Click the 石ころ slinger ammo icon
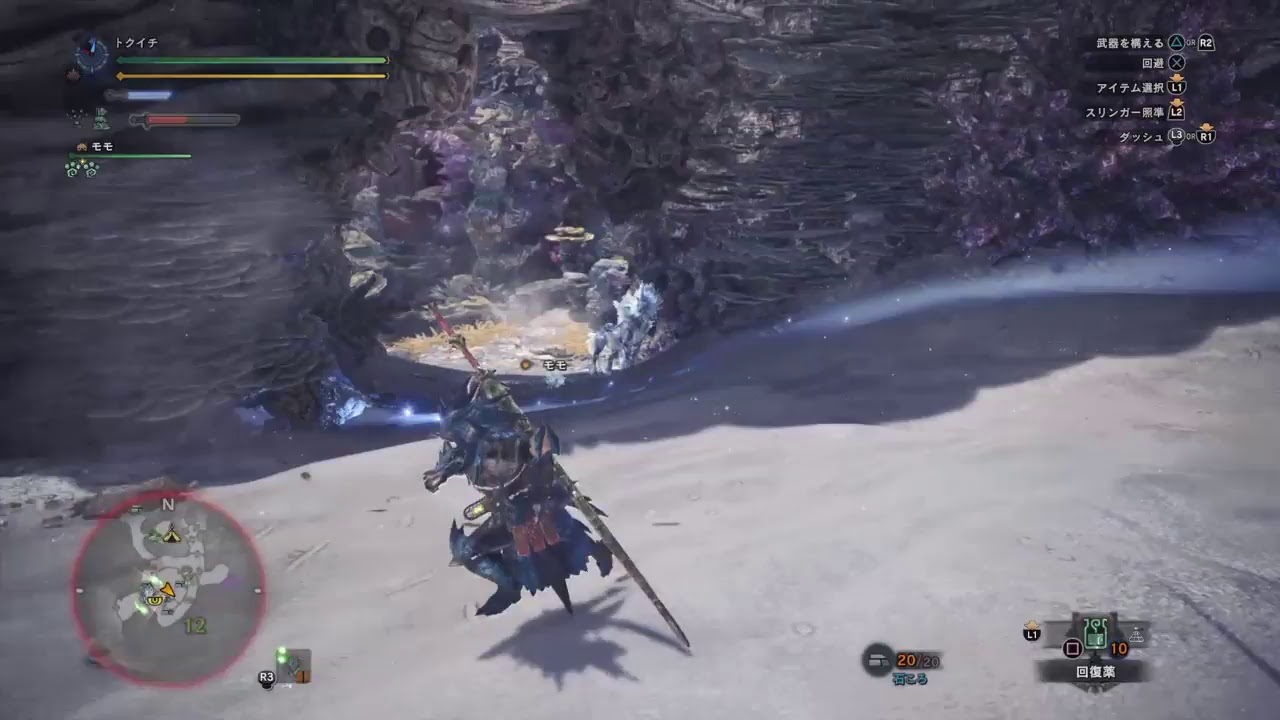This screenshot has width=1280, height=720. 877,661
